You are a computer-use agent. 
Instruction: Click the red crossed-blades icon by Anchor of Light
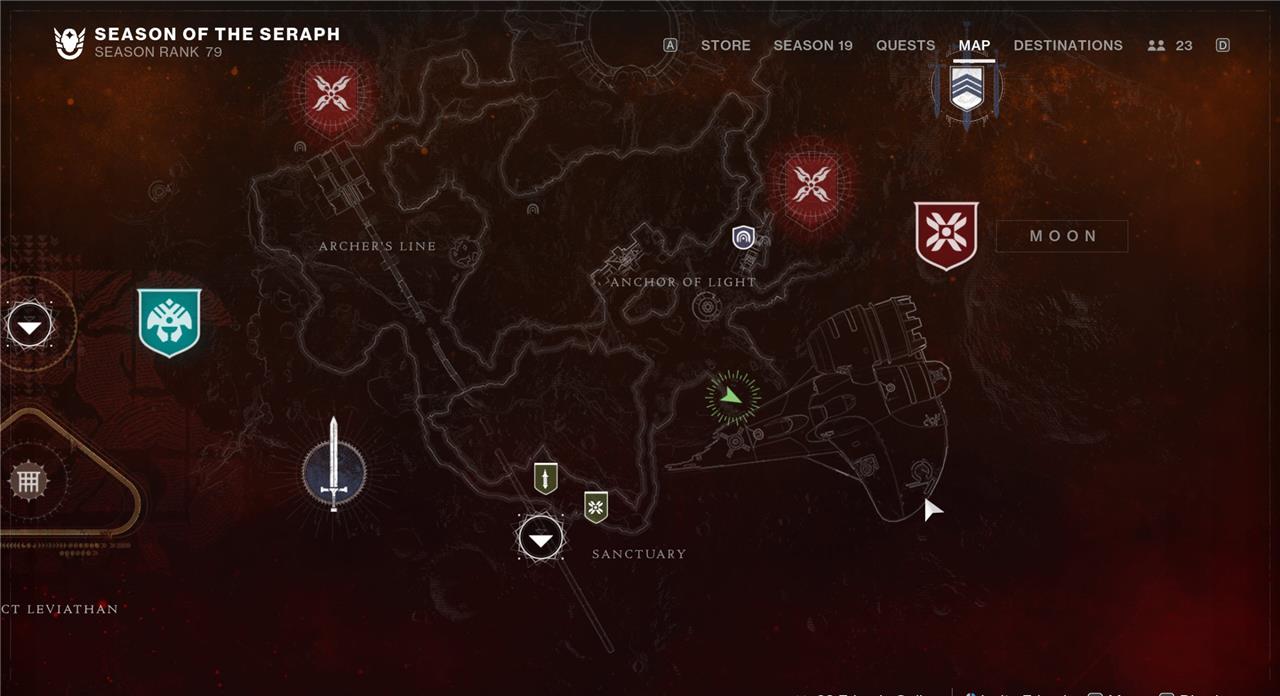(811, 185)
